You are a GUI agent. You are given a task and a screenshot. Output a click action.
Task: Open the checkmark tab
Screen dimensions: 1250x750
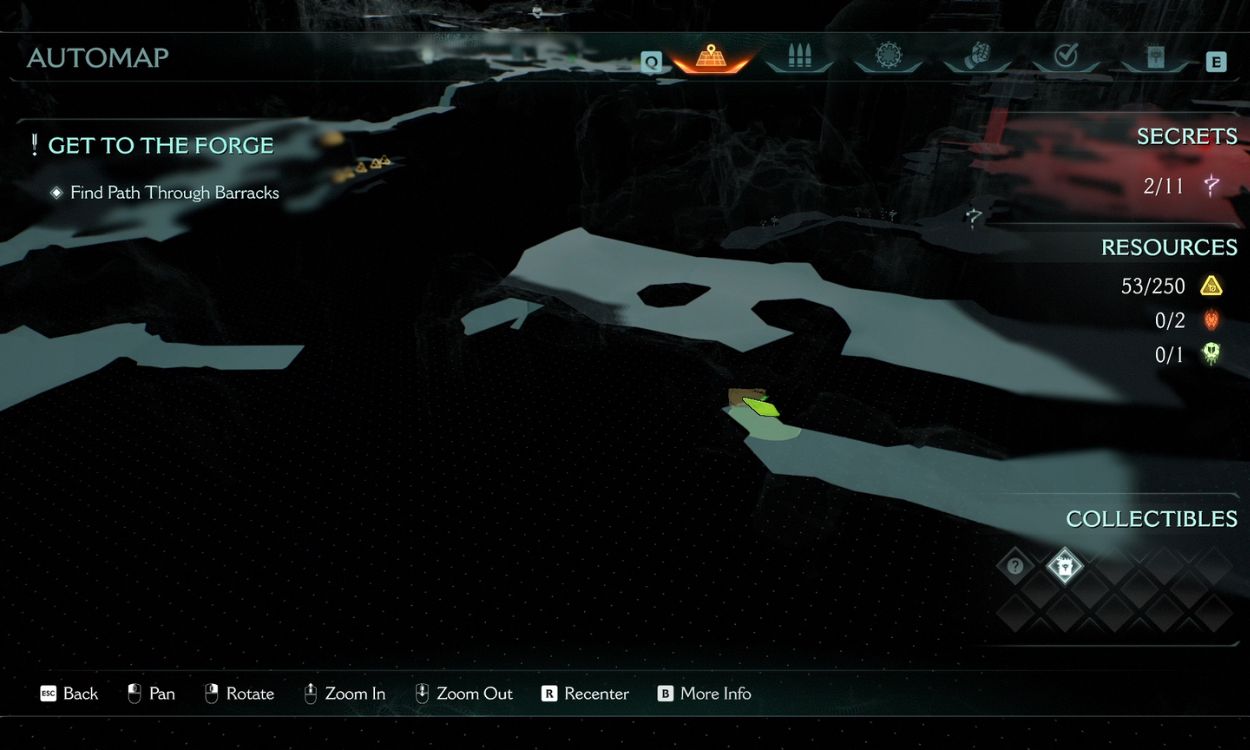[1065, 57]
